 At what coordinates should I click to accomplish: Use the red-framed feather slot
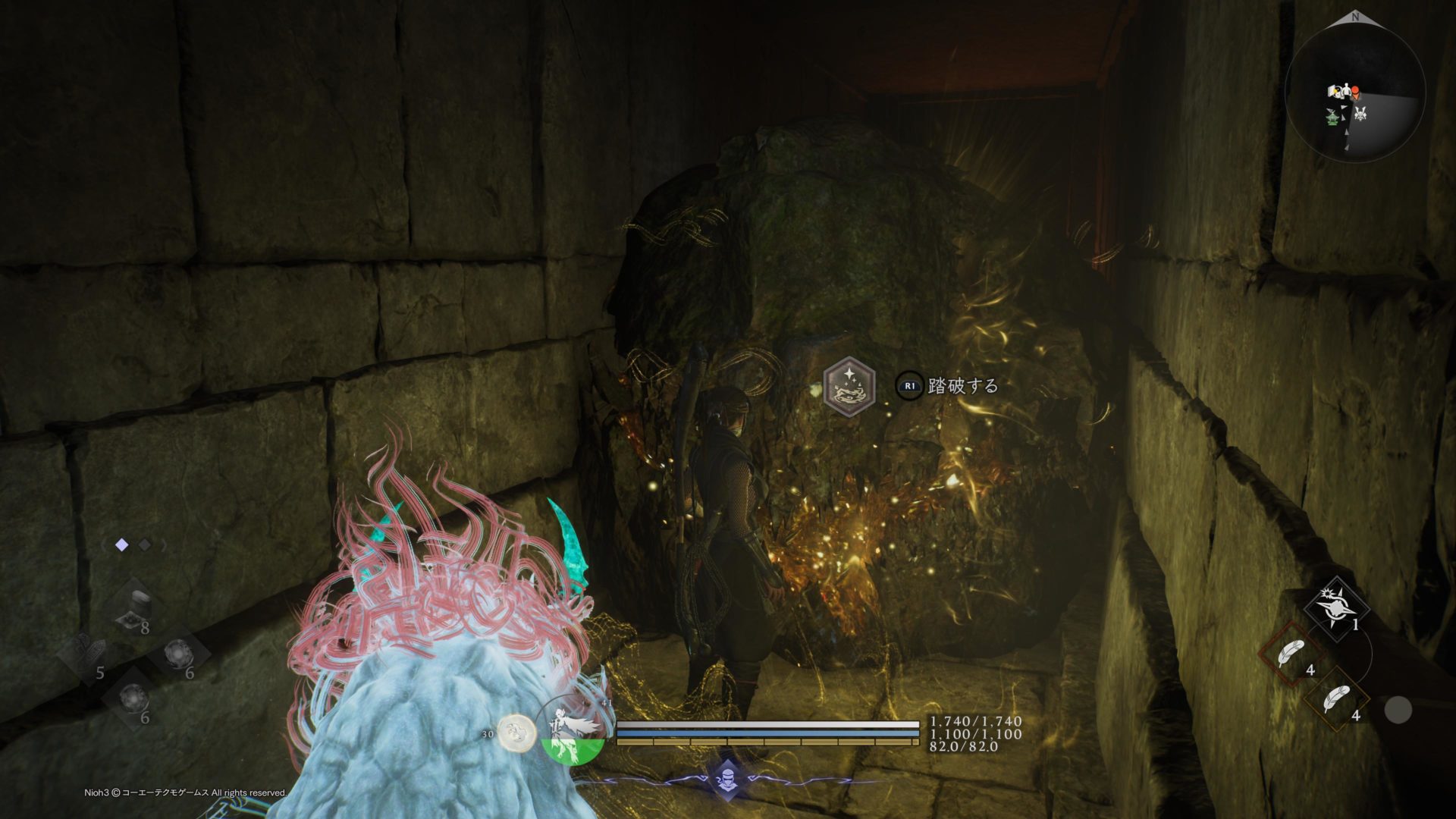[1291, 654]
